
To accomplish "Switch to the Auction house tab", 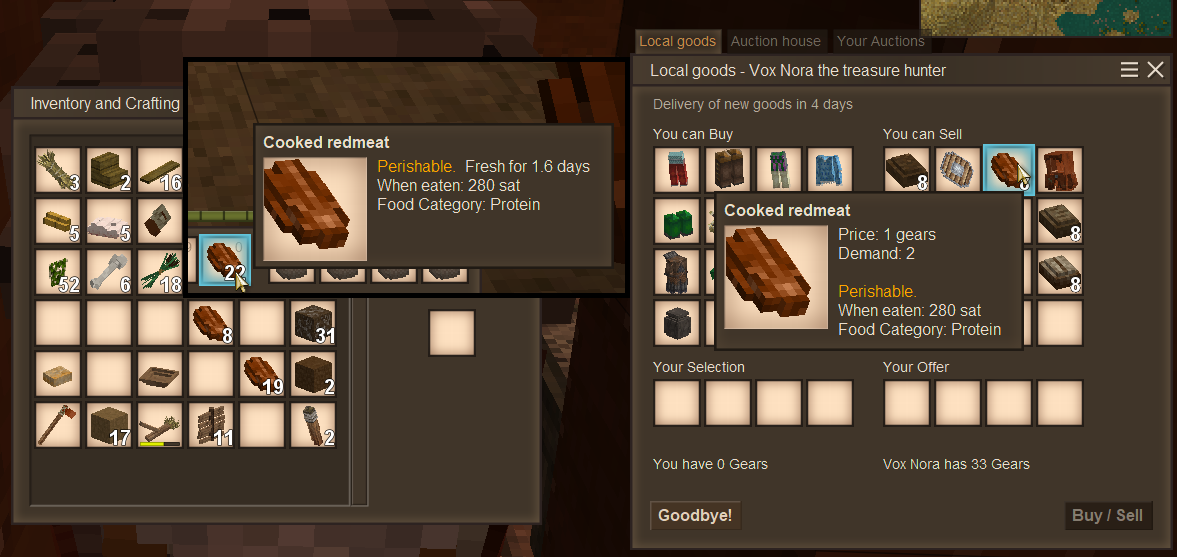I will (x=775, y=41).
